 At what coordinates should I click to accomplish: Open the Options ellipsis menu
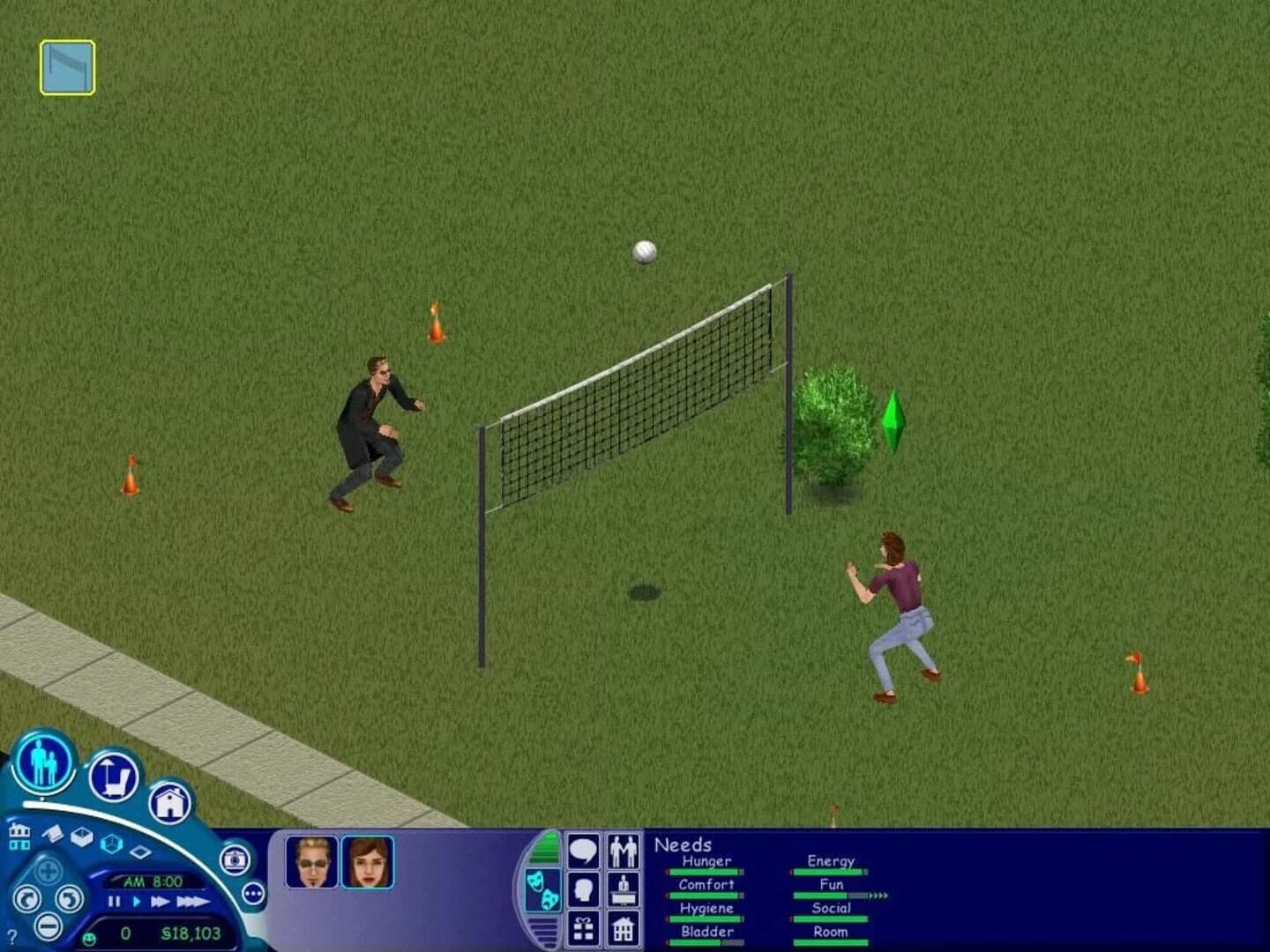pos(254,893)
